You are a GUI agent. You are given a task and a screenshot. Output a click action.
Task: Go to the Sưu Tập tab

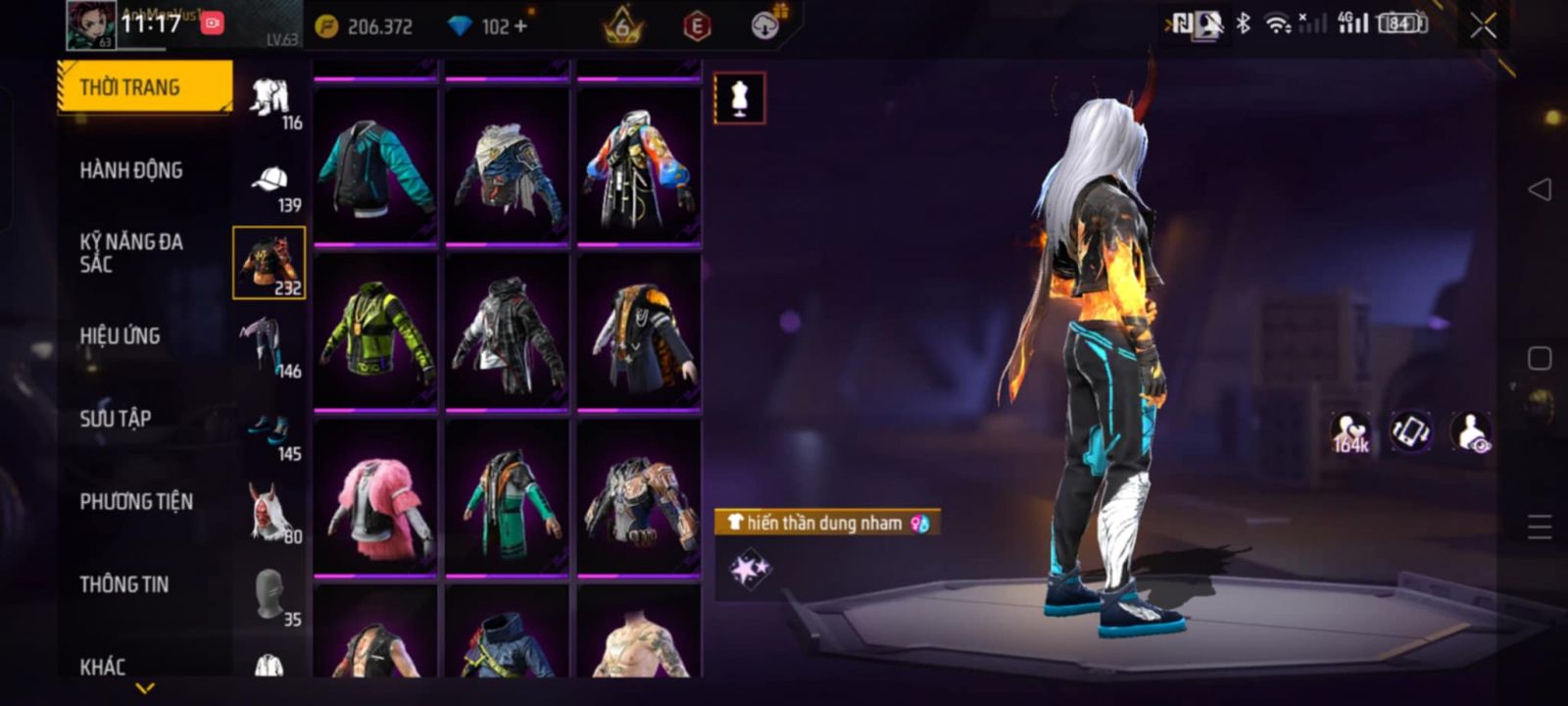point(116,419)
